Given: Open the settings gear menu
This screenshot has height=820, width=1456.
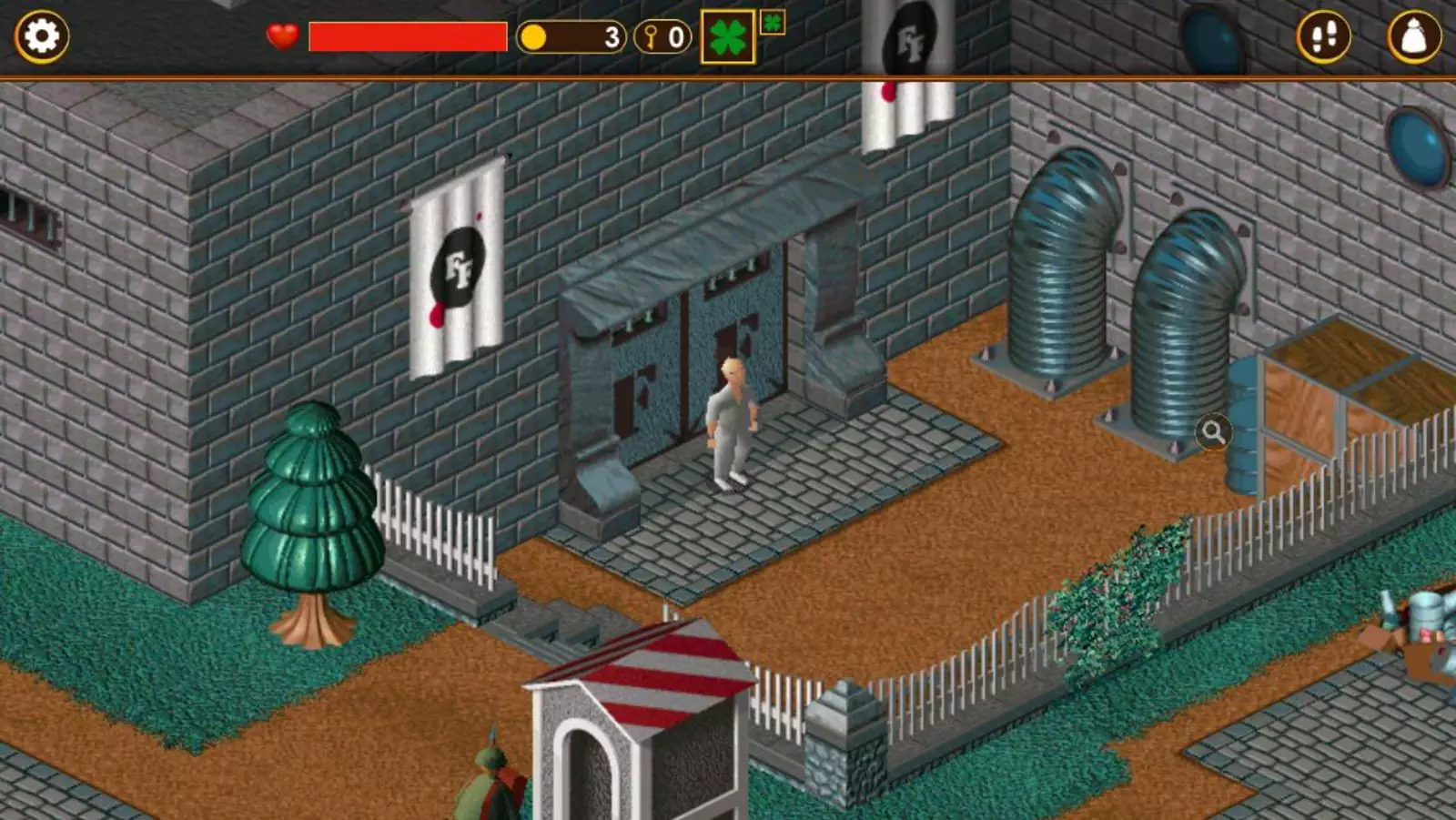Looking at the screenshot, I should [x=40, y=37].
